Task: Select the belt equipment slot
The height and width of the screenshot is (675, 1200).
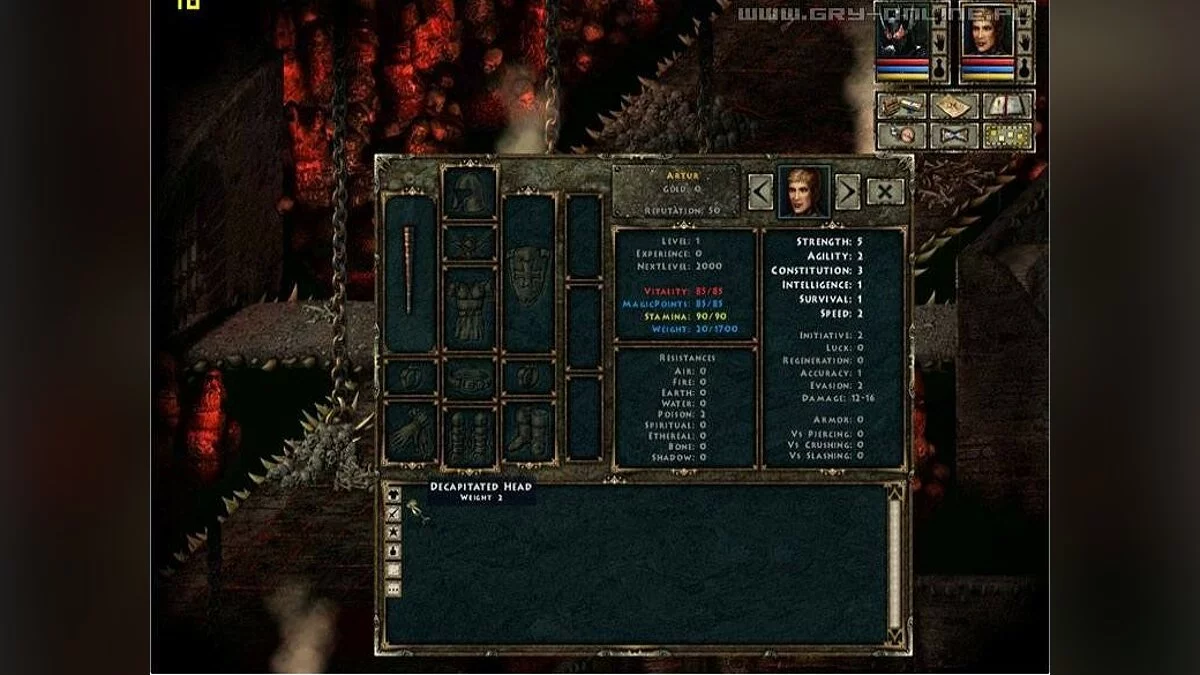Action: coord(469,378)
